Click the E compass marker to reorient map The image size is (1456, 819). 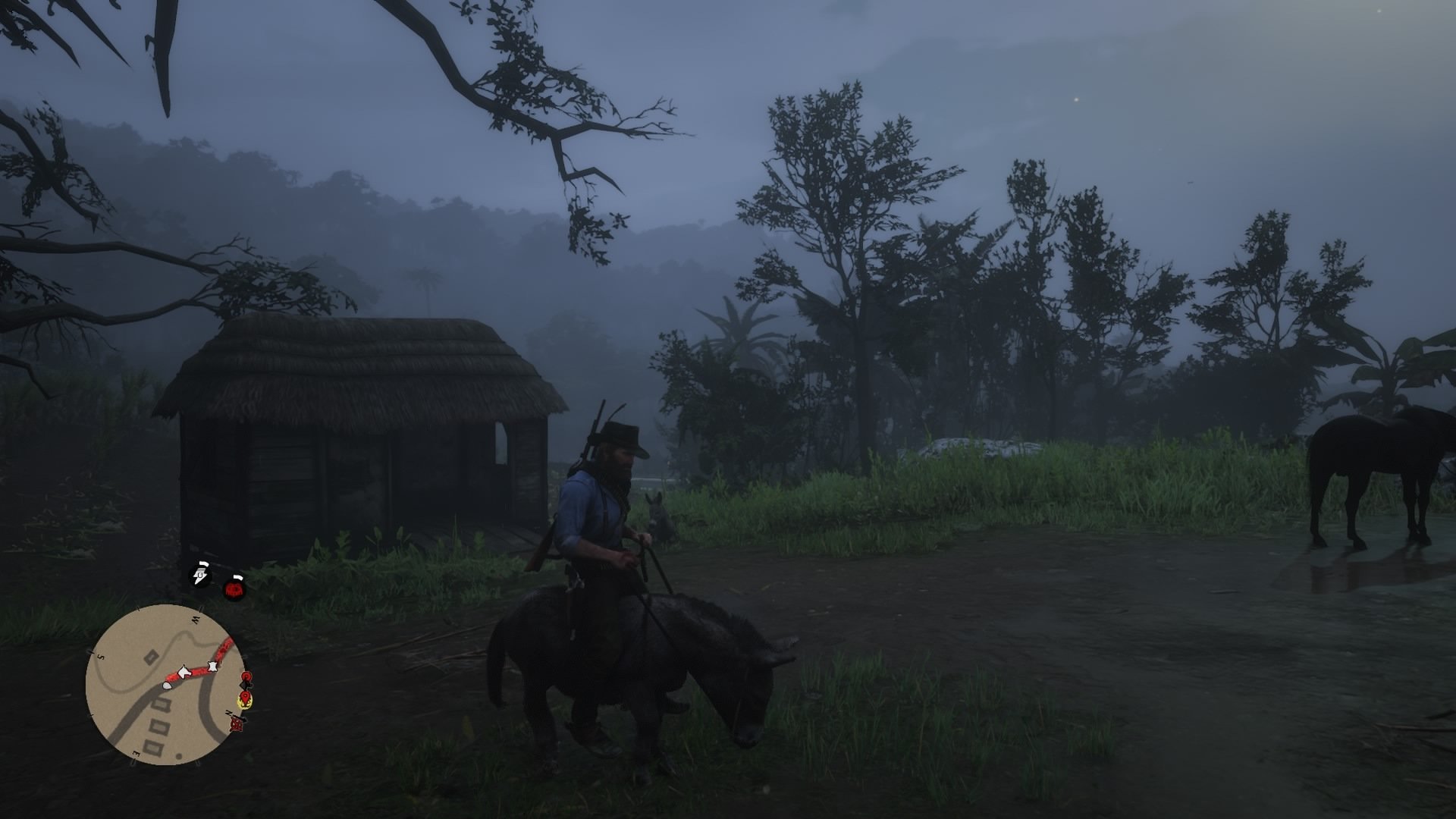click(x=136, y=753)
